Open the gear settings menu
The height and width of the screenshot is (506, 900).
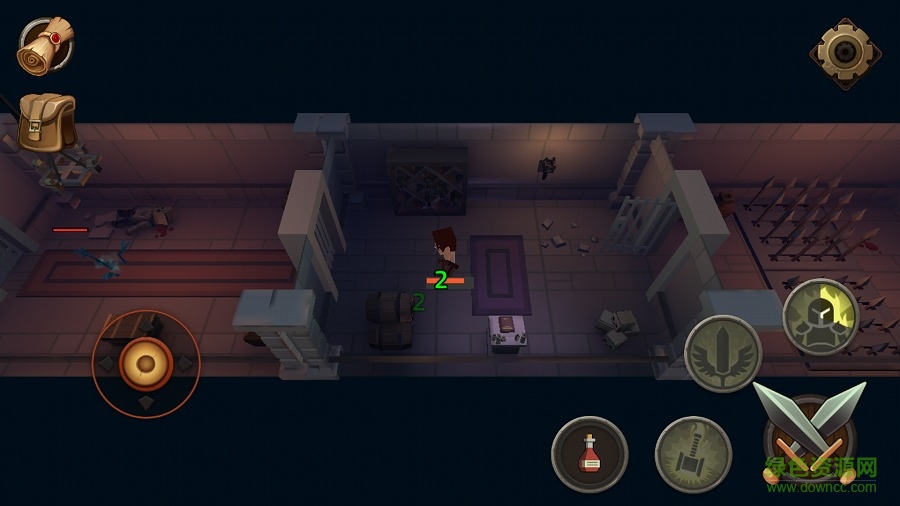pyautogui.click(x=844, y=52)
